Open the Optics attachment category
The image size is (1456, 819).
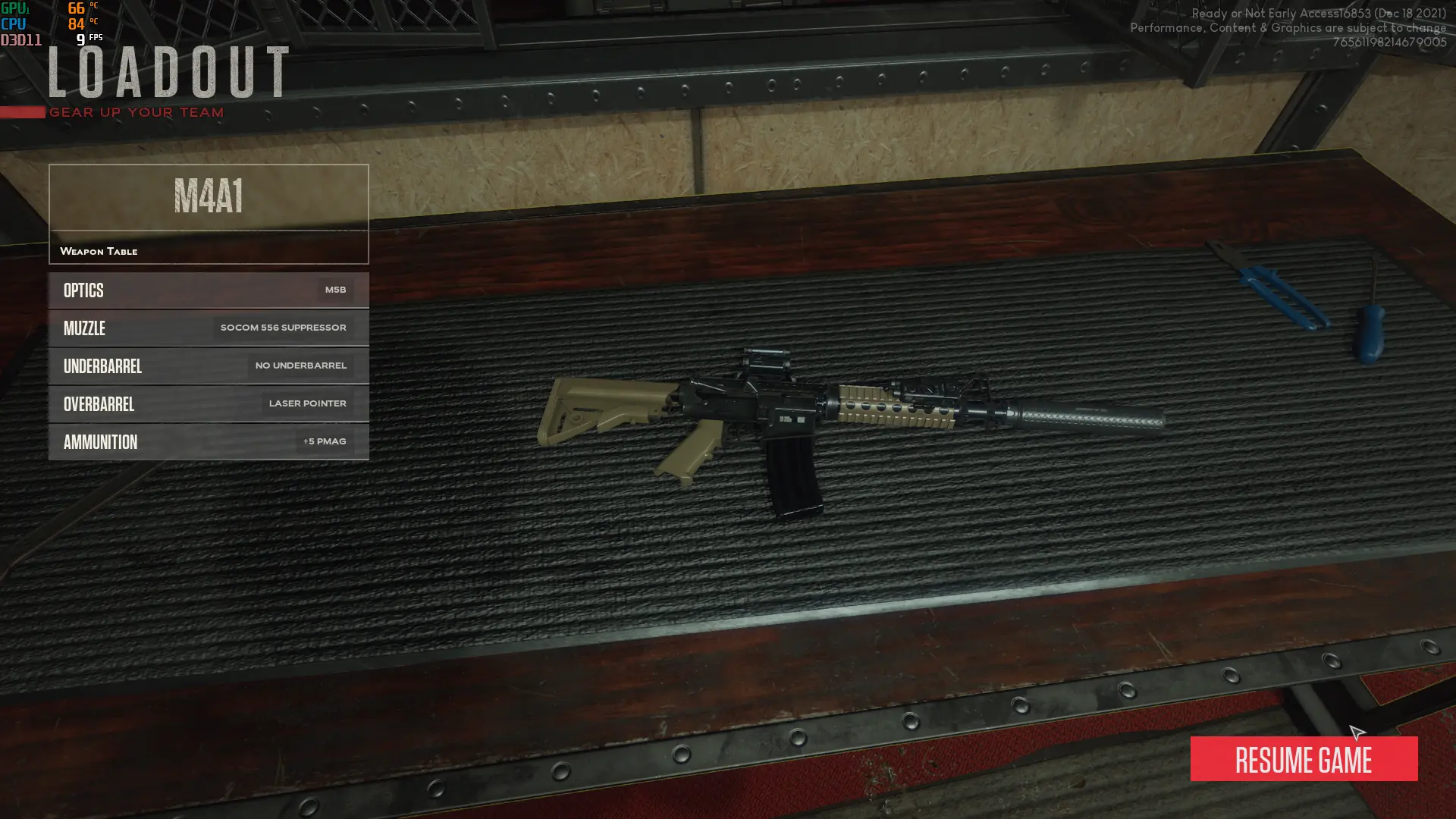(208, 290)
